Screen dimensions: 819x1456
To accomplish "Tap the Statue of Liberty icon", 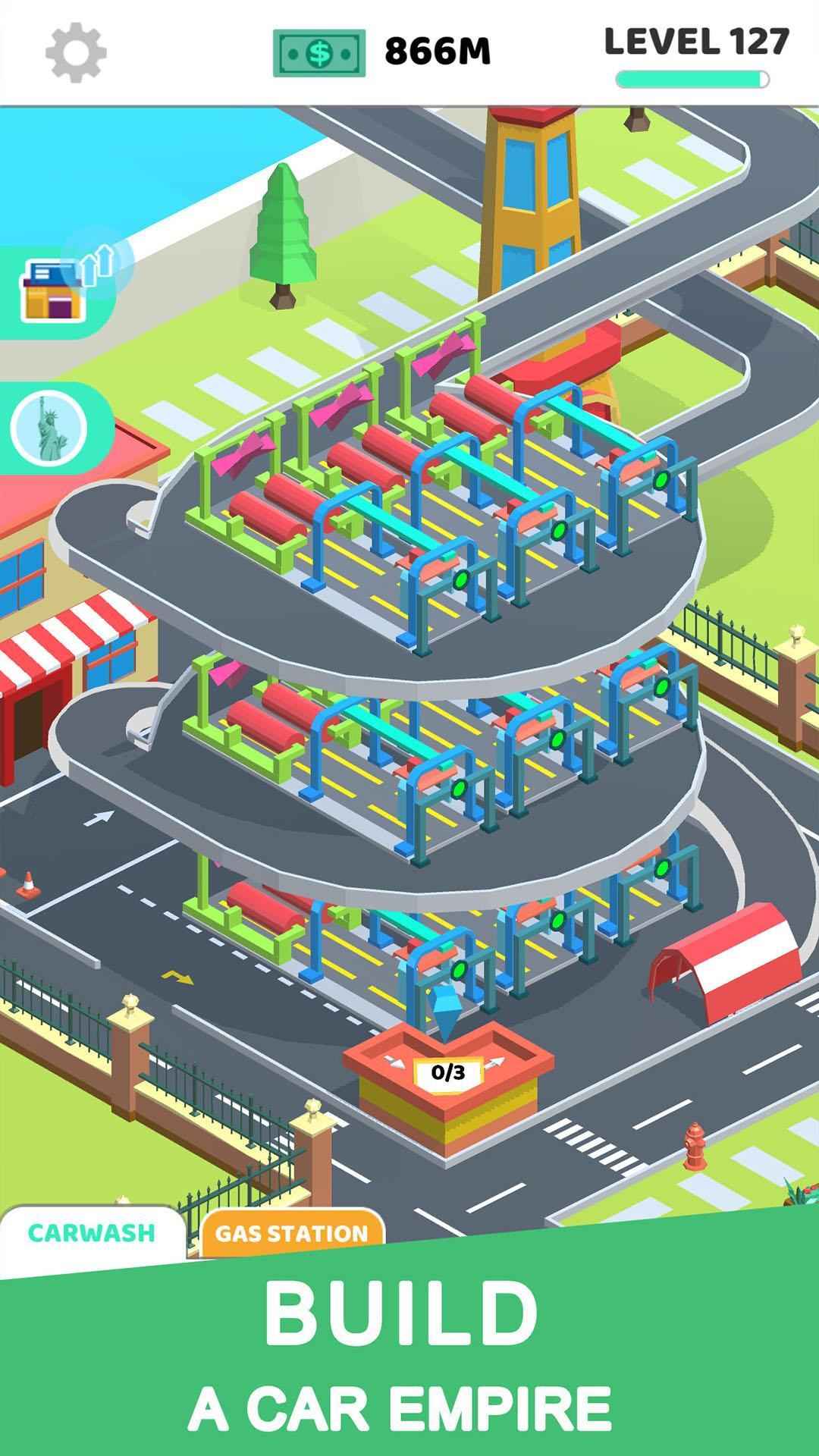I will pyautogui.click(x=49, y=428).
